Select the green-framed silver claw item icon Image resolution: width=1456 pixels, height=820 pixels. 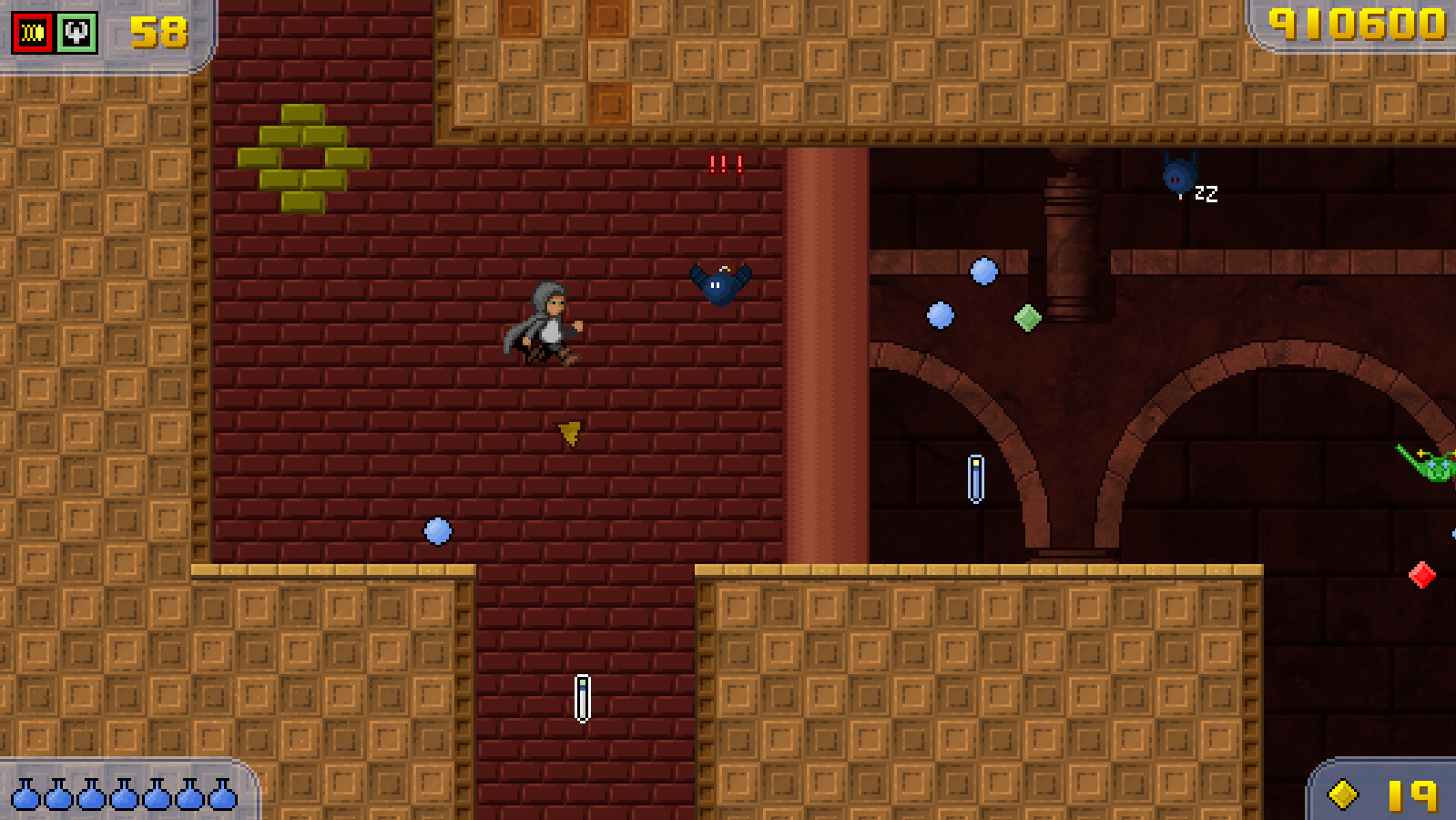point(77,33)
